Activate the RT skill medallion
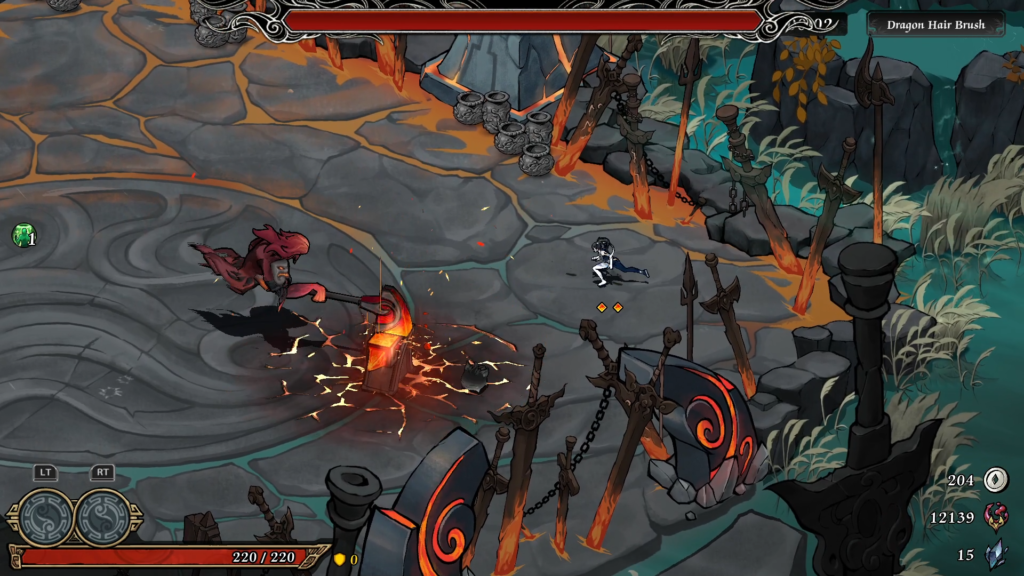 click(x=103, y=516)
